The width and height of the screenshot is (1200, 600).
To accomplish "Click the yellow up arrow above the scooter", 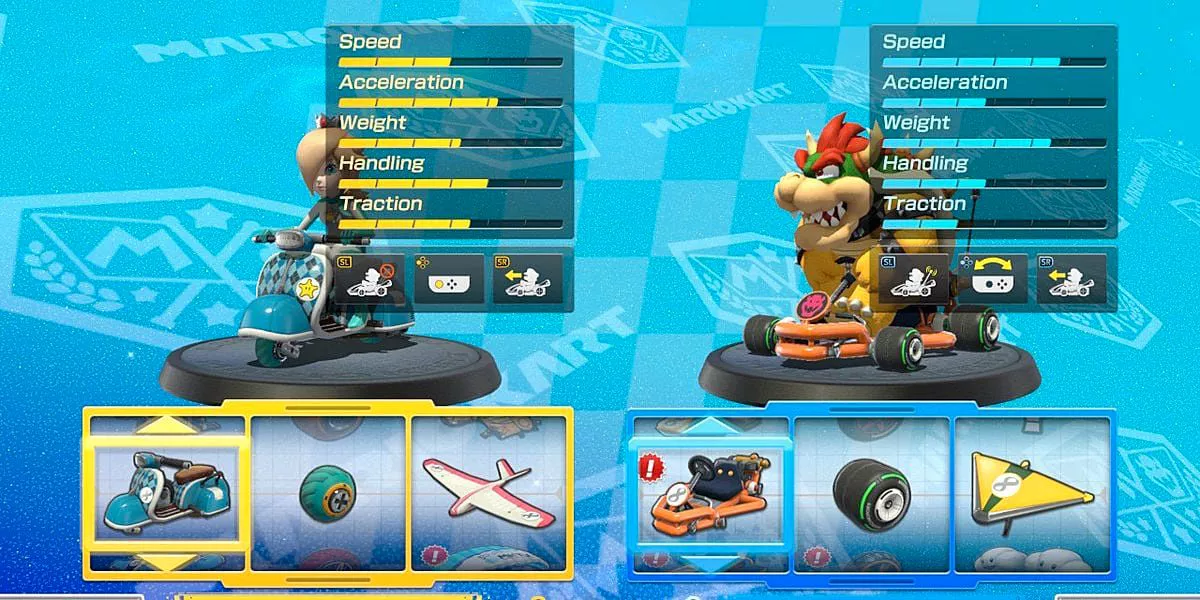I will click(166, 425).
